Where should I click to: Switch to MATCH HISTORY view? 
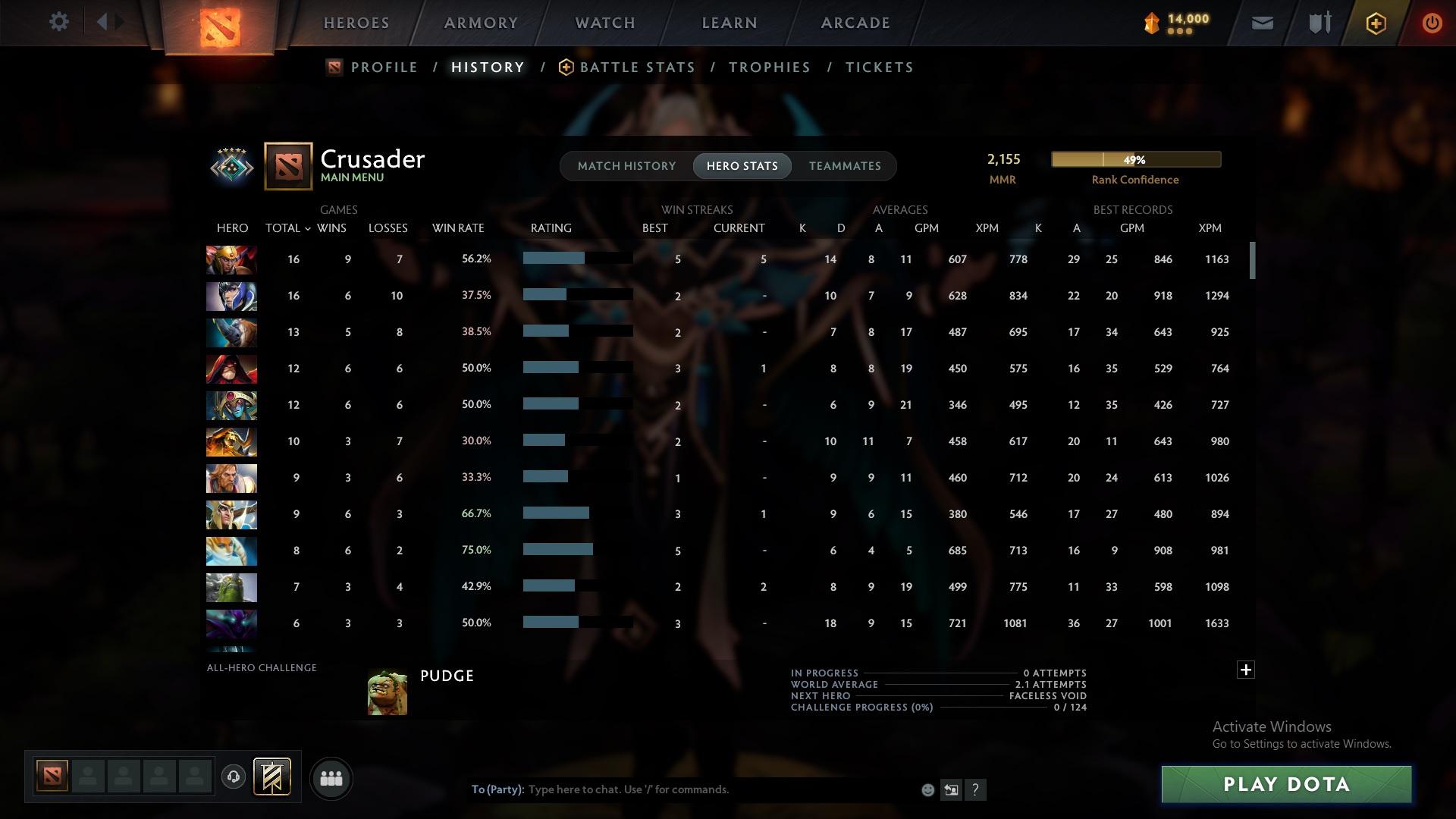coord(626,165)
